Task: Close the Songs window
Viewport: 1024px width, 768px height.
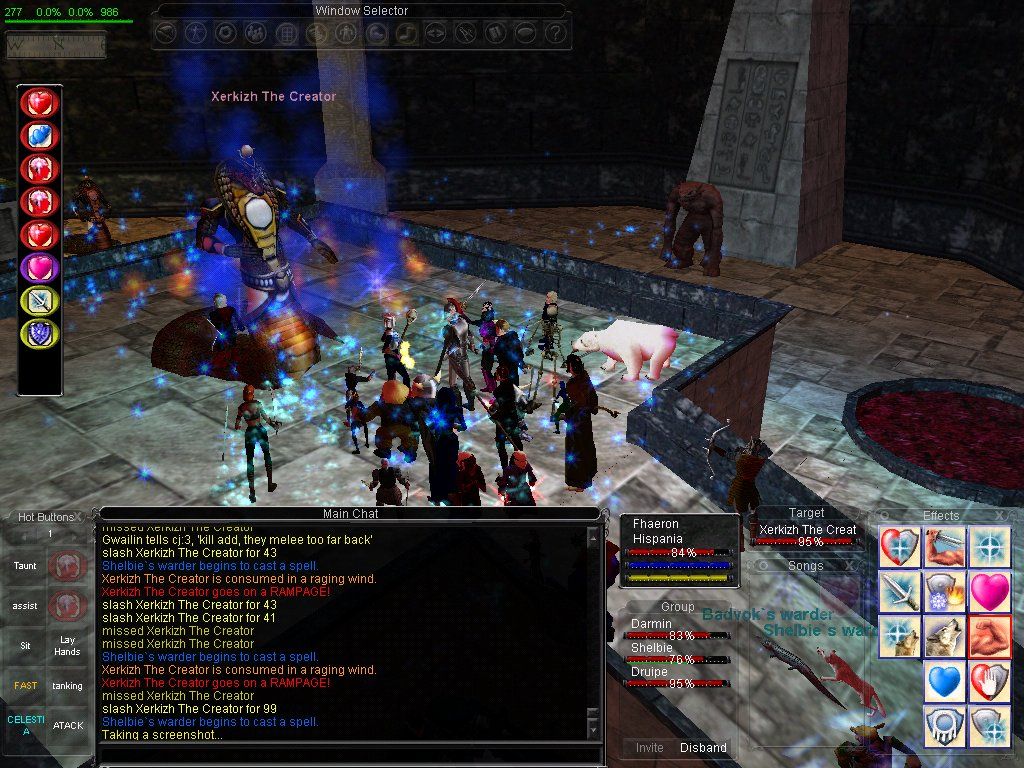Action: 852,565
